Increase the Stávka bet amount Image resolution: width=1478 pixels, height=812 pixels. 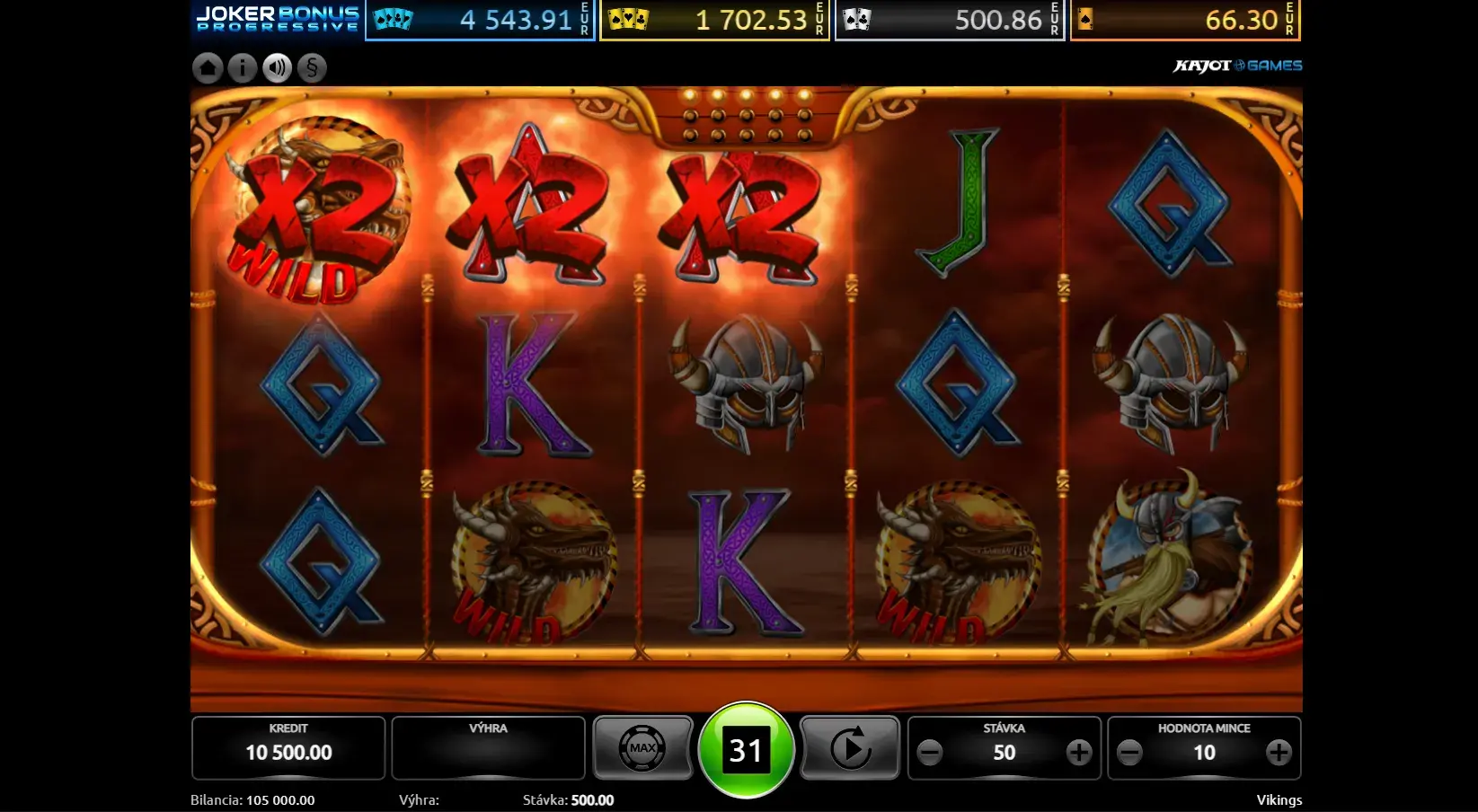point(1078,753)
